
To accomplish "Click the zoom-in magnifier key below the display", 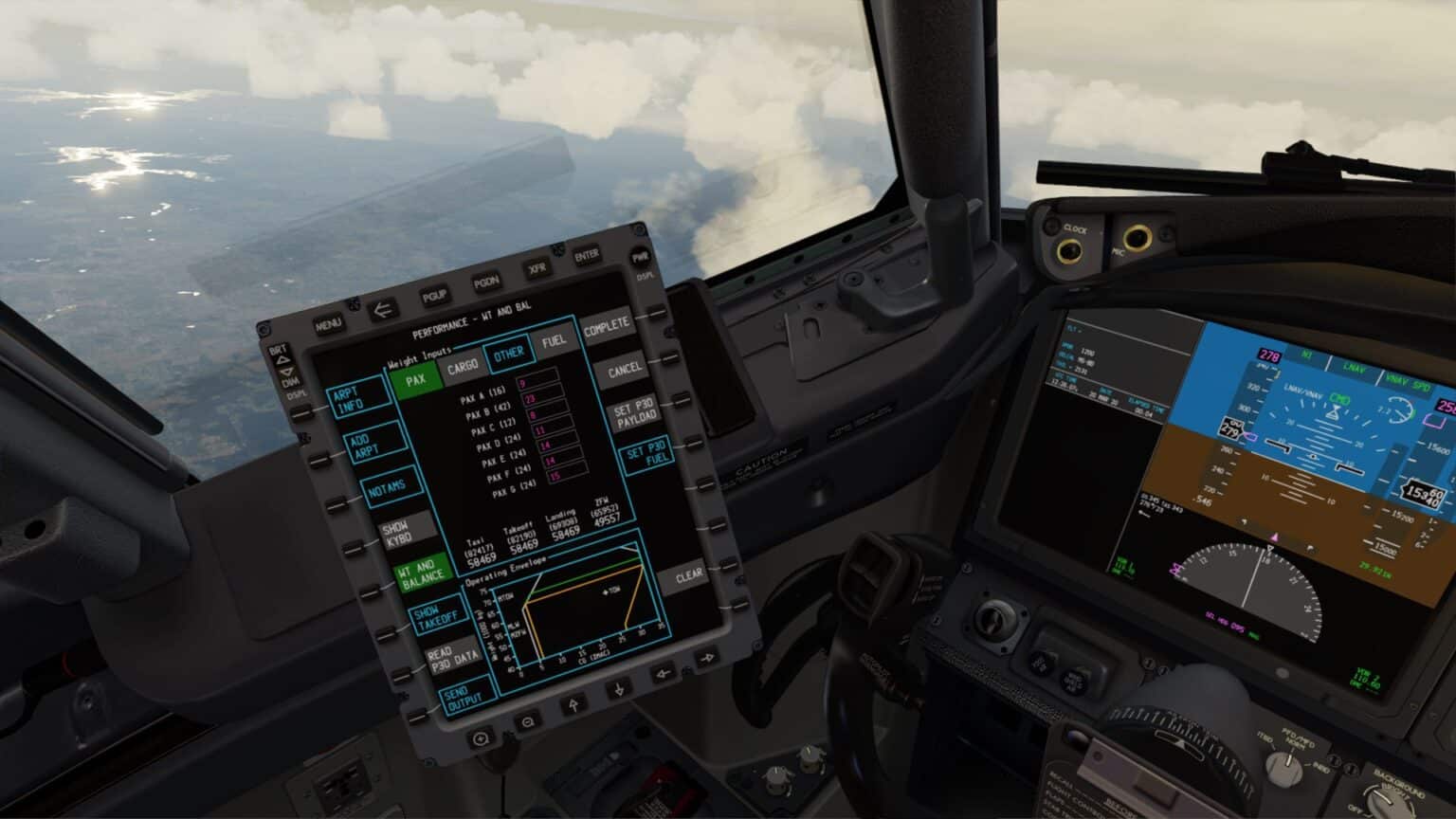I will click(482, 738).
